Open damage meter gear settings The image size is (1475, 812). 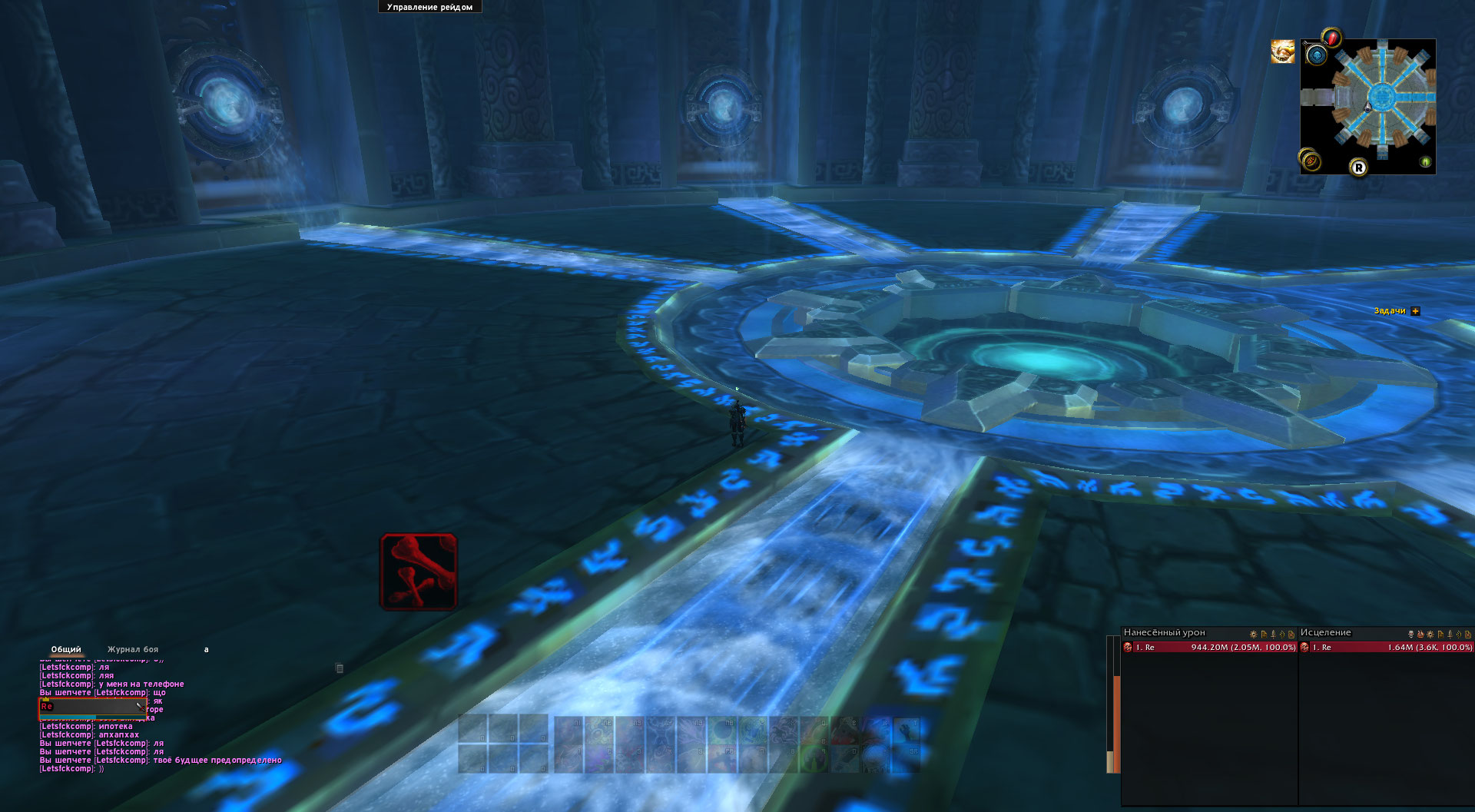(x=1253, y=635)
